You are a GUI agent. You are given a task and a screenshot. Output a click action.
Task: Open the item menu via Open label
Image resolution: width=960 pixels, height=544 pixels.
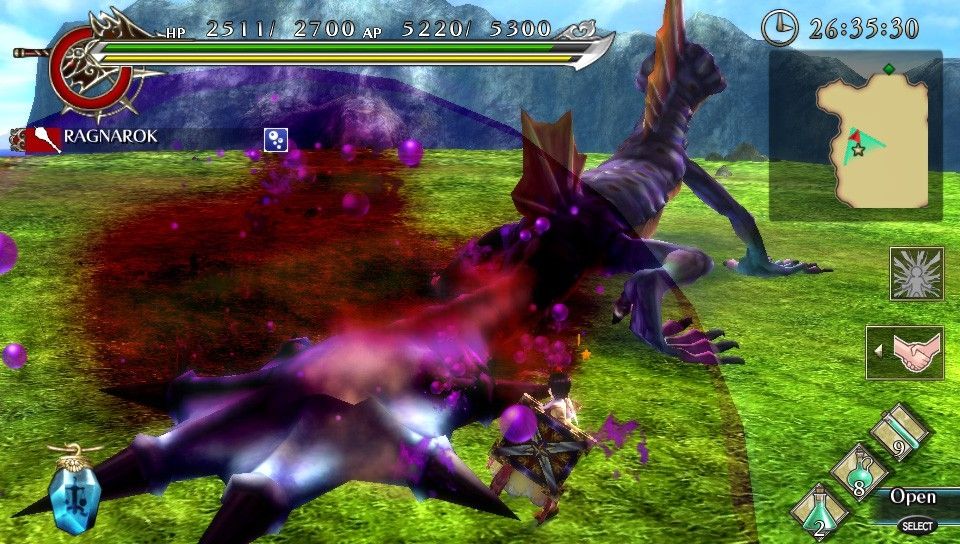[912, 497]
